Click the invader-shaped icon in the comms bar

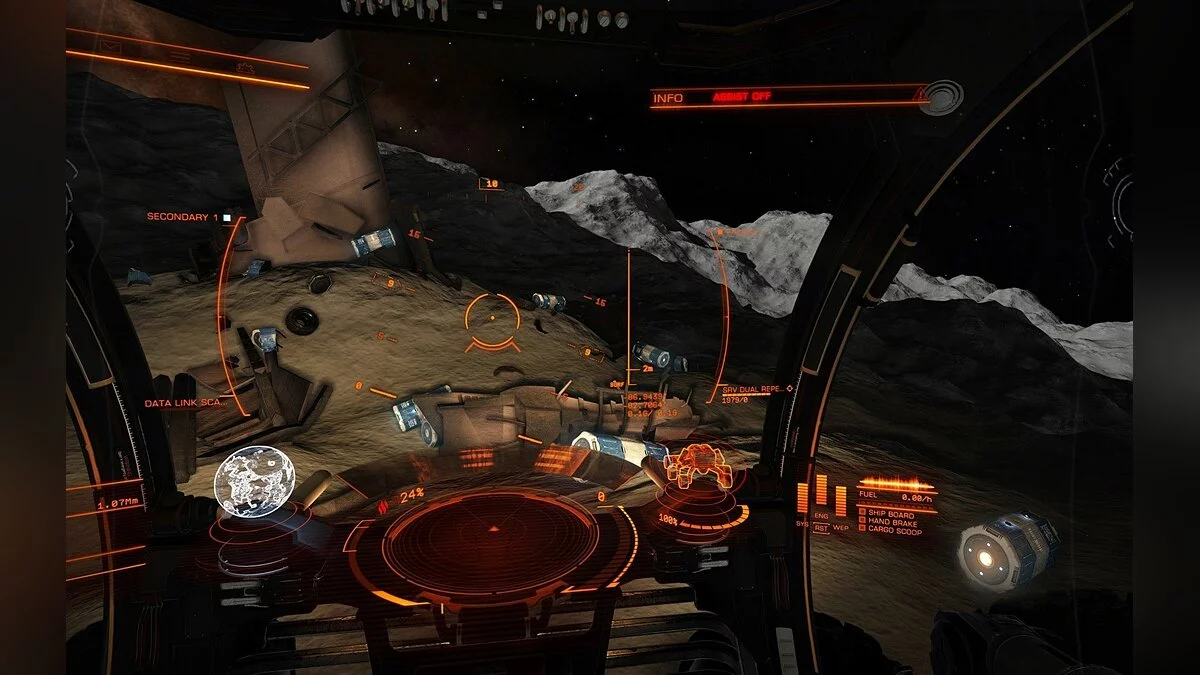pyautogui.click(x=244, y=66)
